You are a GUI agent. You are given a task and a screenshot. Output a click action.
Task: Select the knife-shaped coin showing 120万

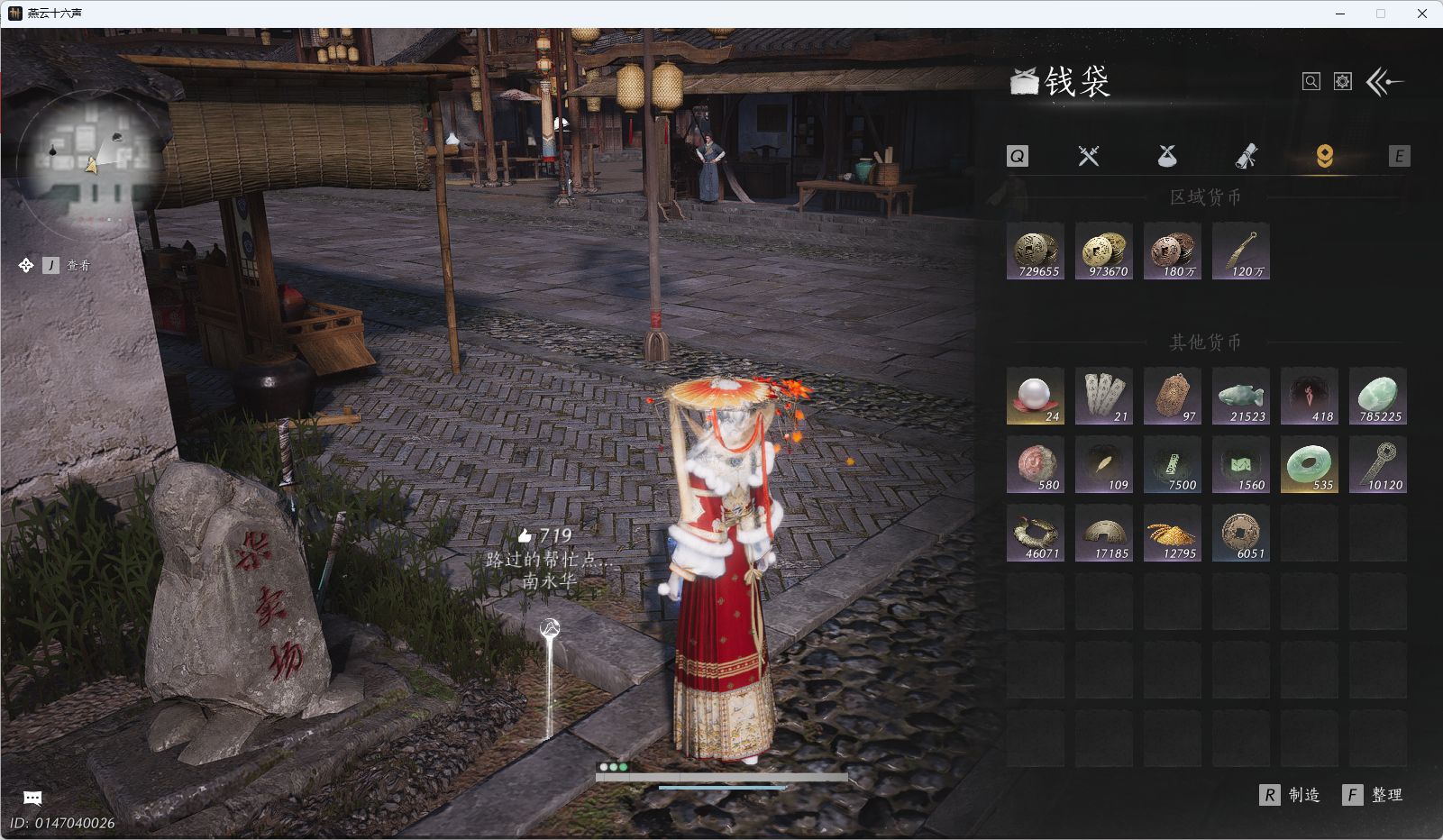click(x=1241, y=251)
